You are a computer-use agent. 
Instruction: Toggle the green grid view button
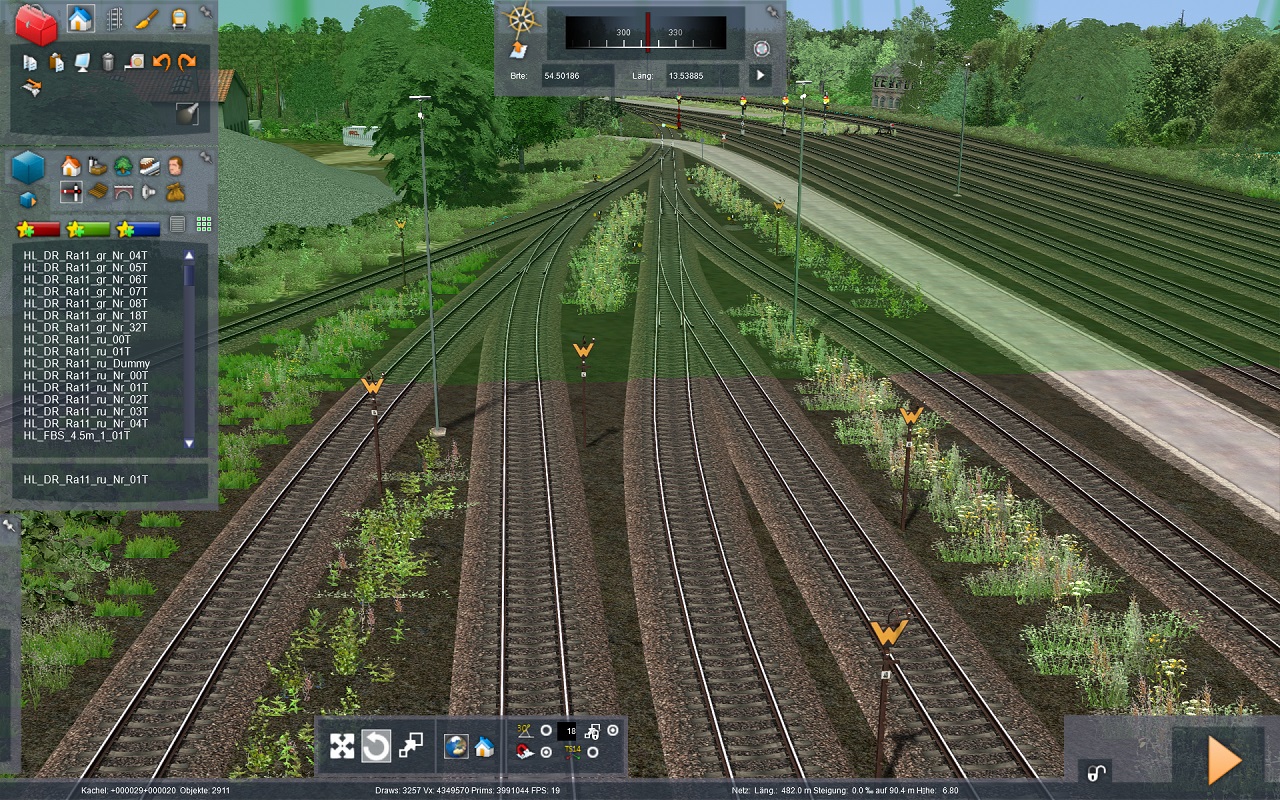pos(204,225)
